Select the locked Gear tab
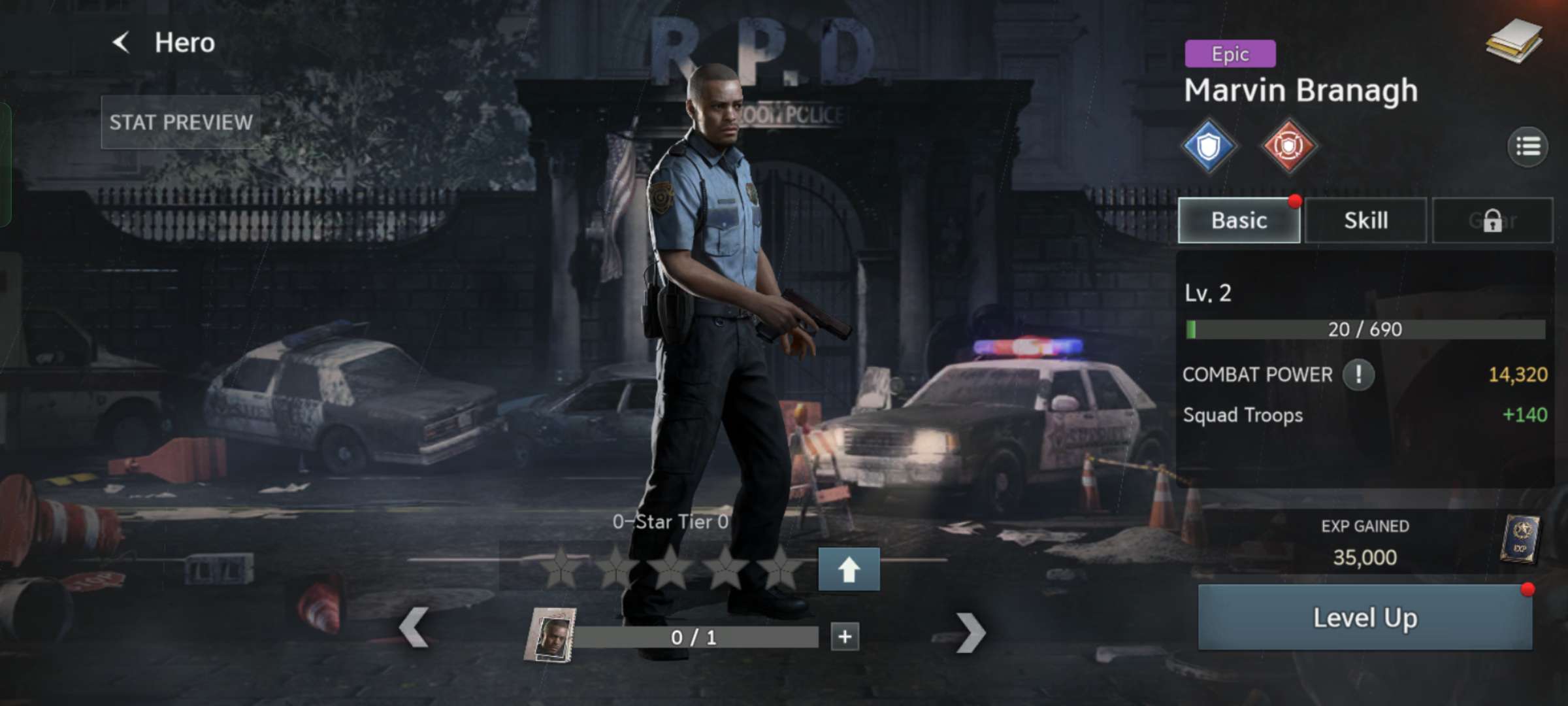The image size is (1568, 706). [1492, 220]
